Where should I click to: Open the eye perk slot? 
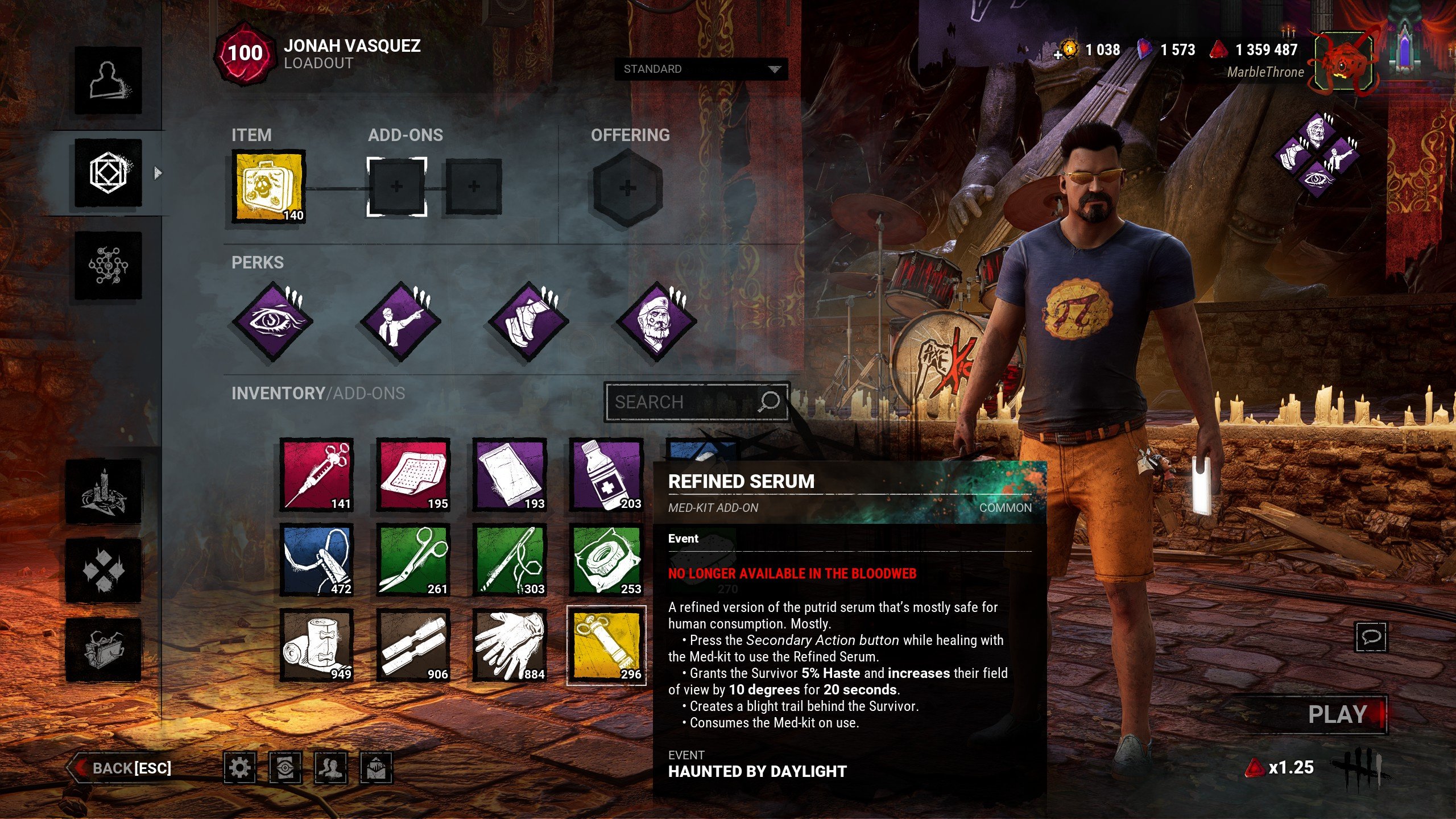tap(274, 321)
